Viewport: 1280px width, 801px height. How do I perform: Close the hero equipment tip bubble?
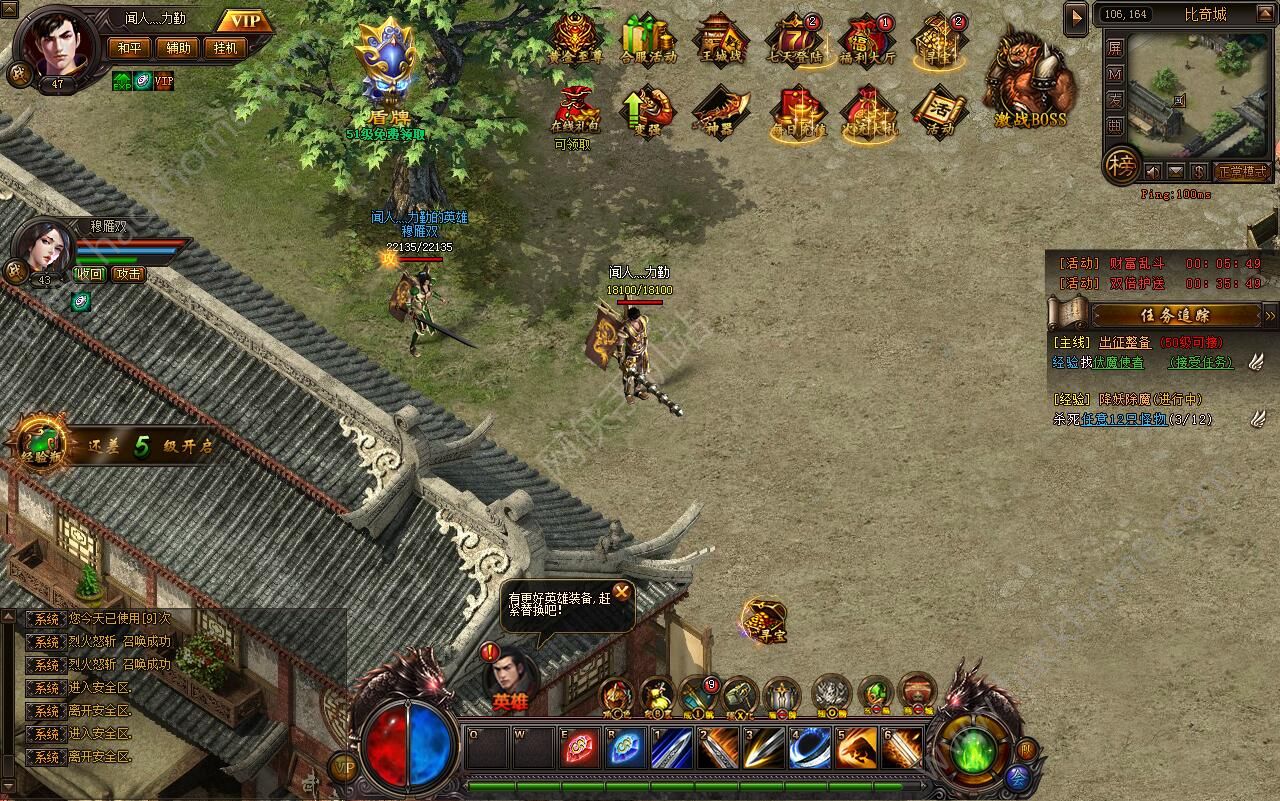pos(622,592)
